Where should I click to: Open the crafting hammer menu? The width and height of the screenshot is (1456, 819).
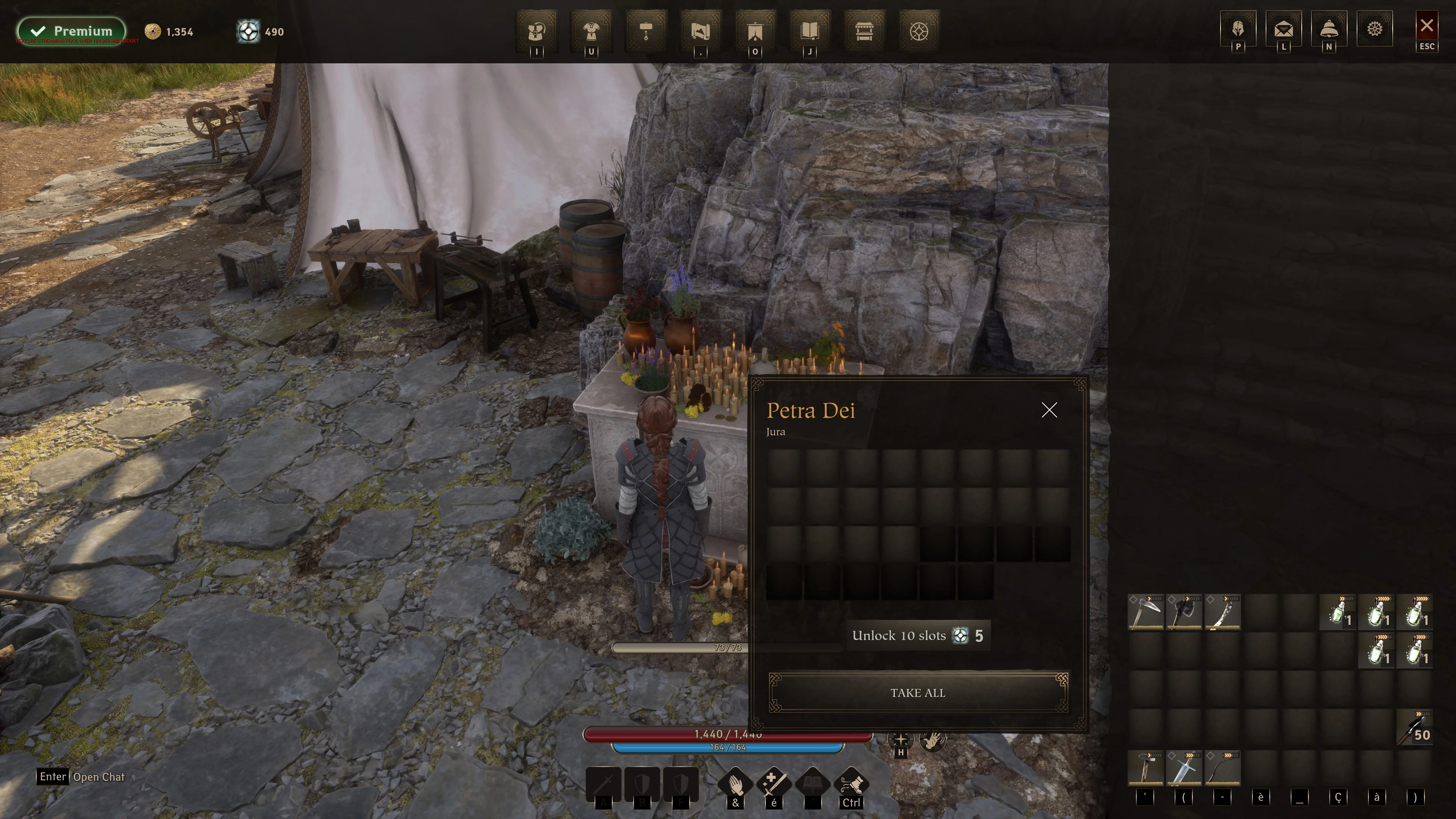tap(646, 31)
